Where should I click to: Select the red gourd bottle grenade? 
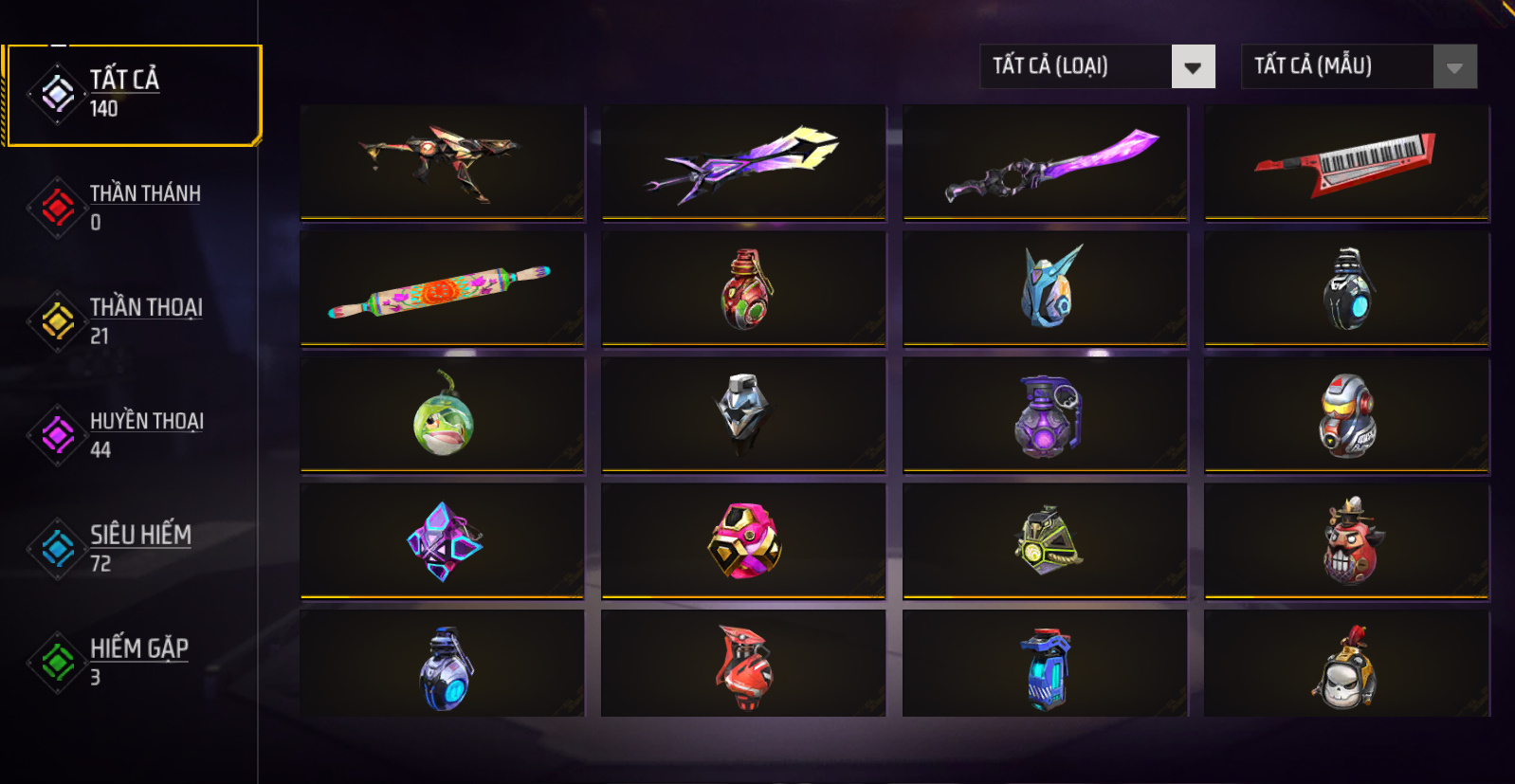[743, 289]
